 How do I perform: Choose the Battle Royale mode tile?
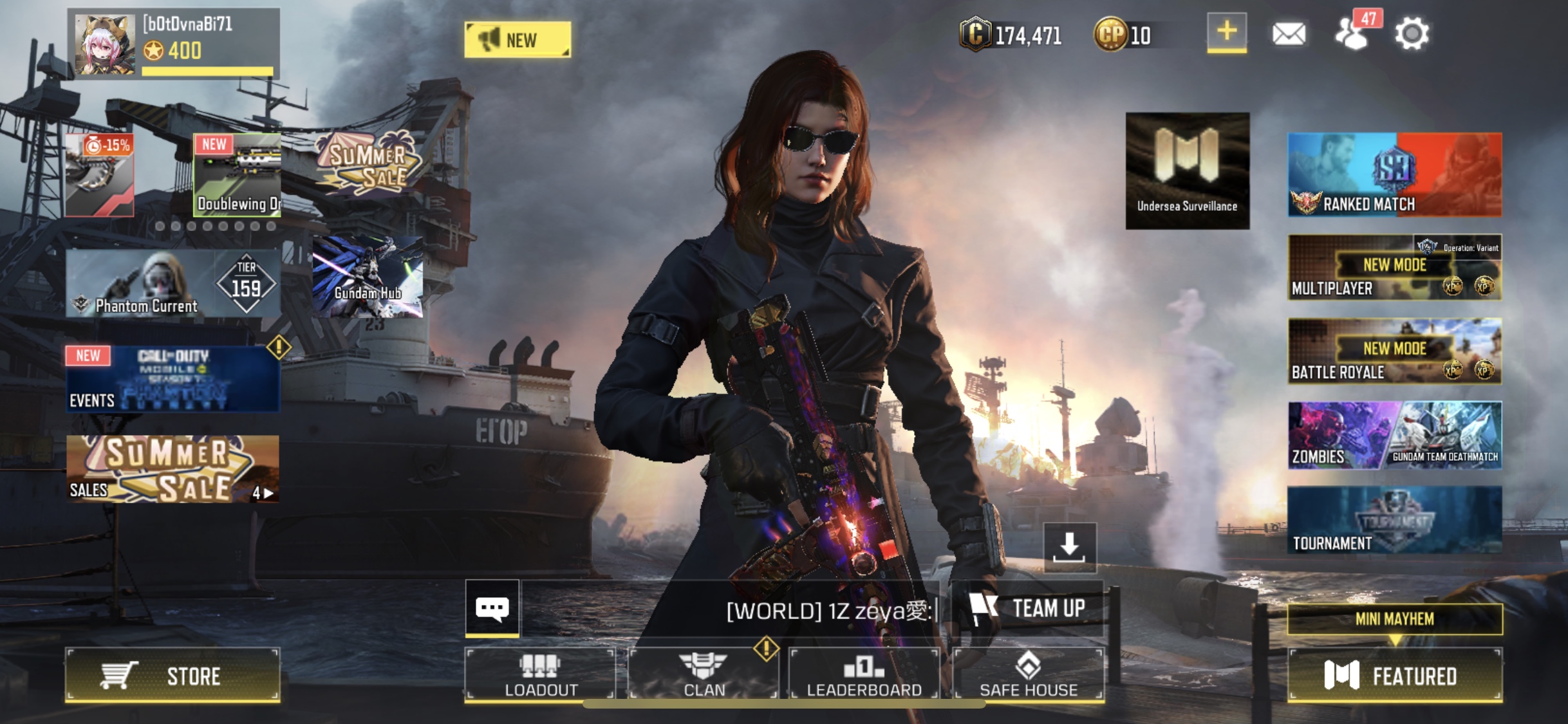(1394, 351)
